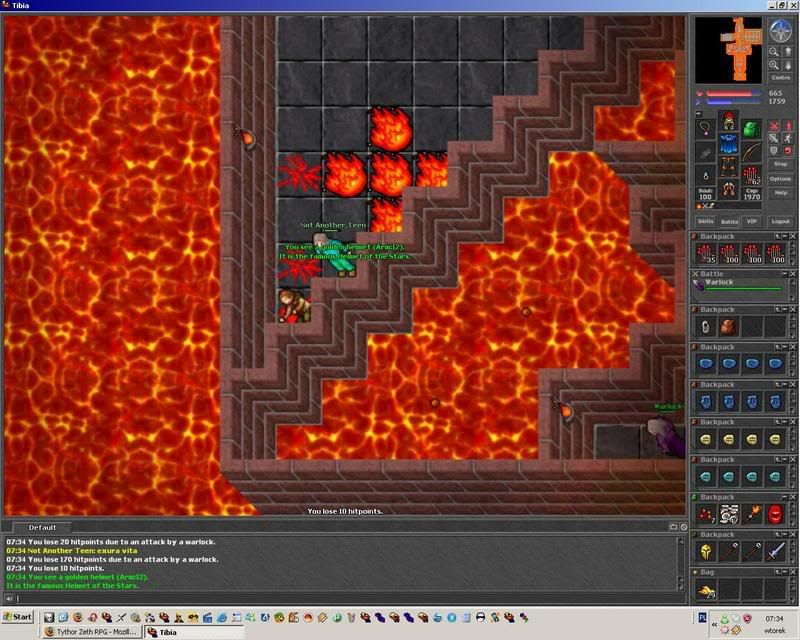This screenshot has height=640, width=800.
Task: Close the Tibia game window
Action: tap(790, 7)
